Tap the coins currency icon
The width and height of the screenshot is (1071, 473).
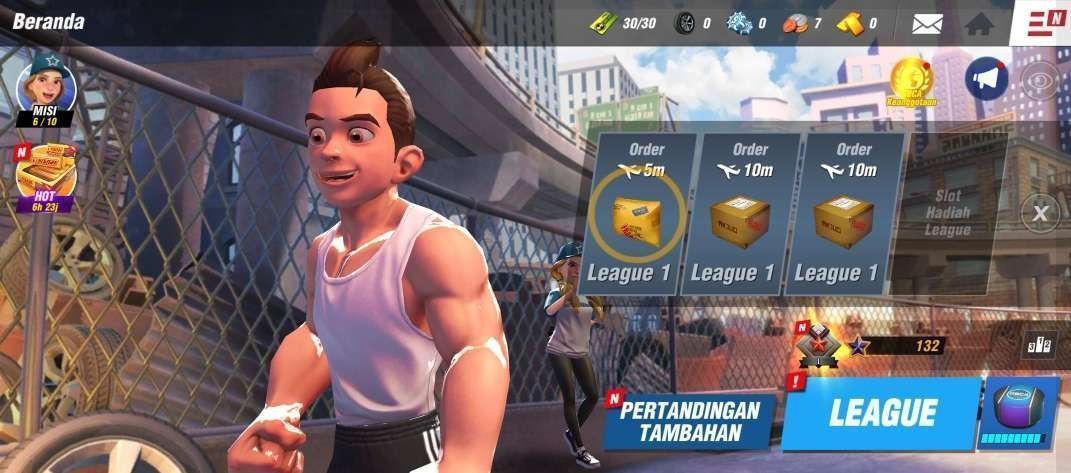(x=794, y=23)
